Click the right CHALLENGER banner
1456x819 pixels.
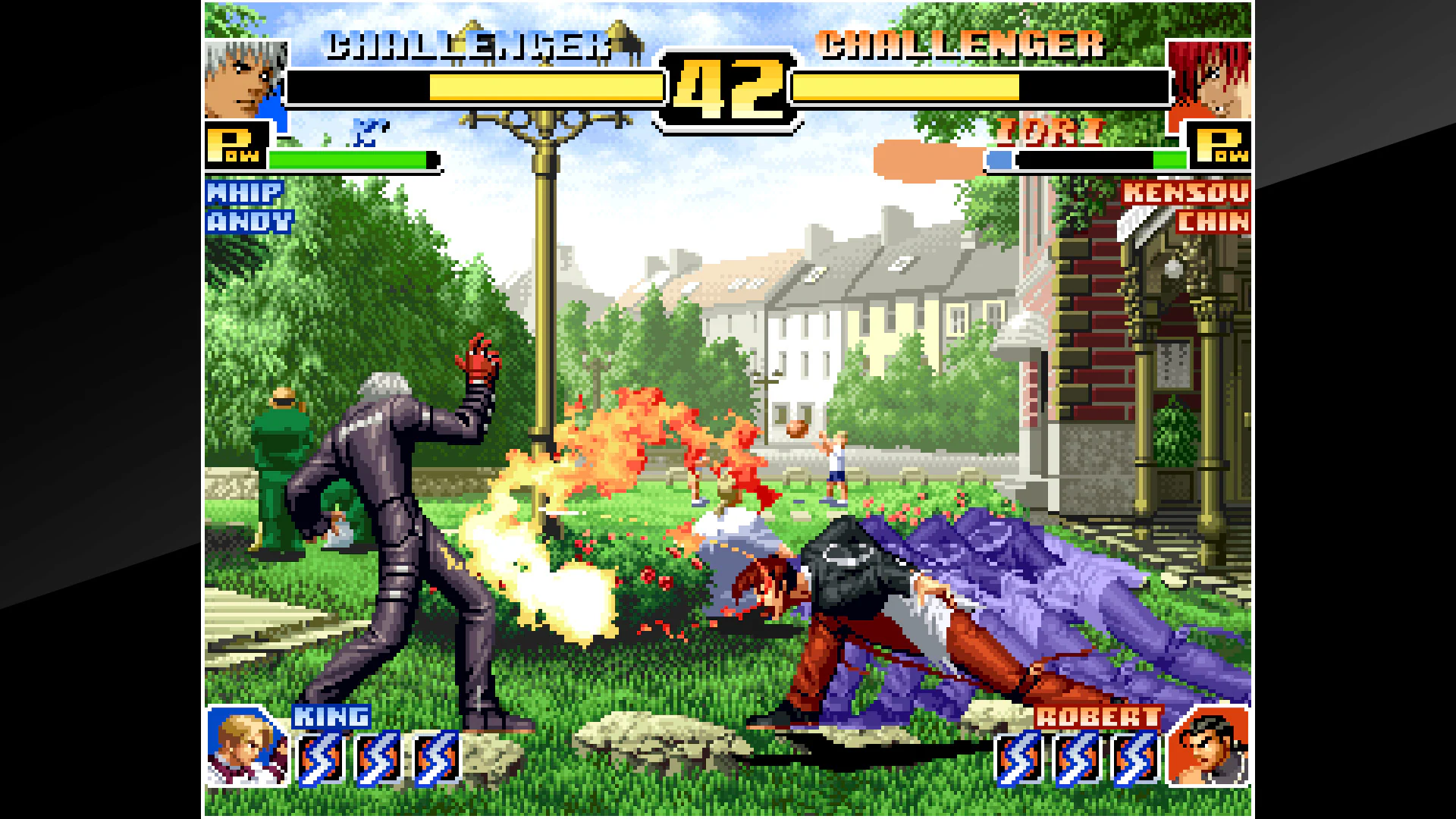959,45
